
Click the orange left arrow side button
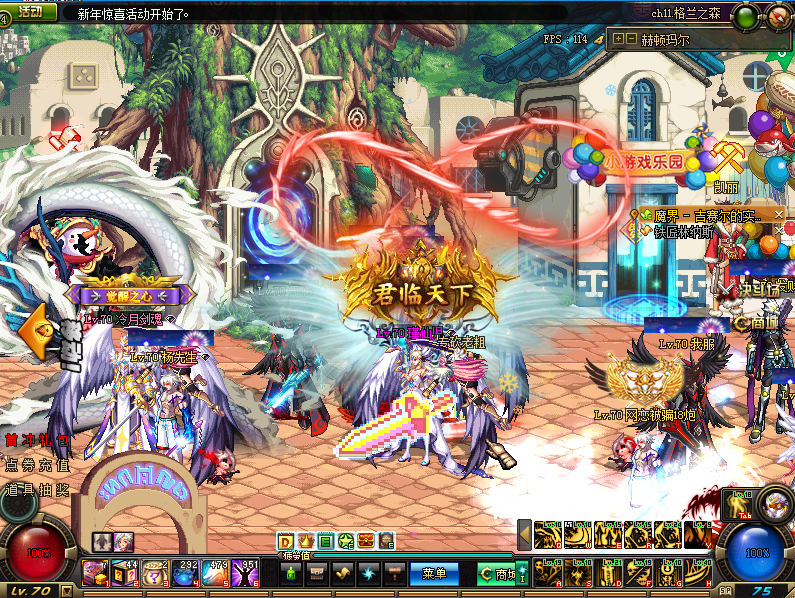(x=32, y=331)
